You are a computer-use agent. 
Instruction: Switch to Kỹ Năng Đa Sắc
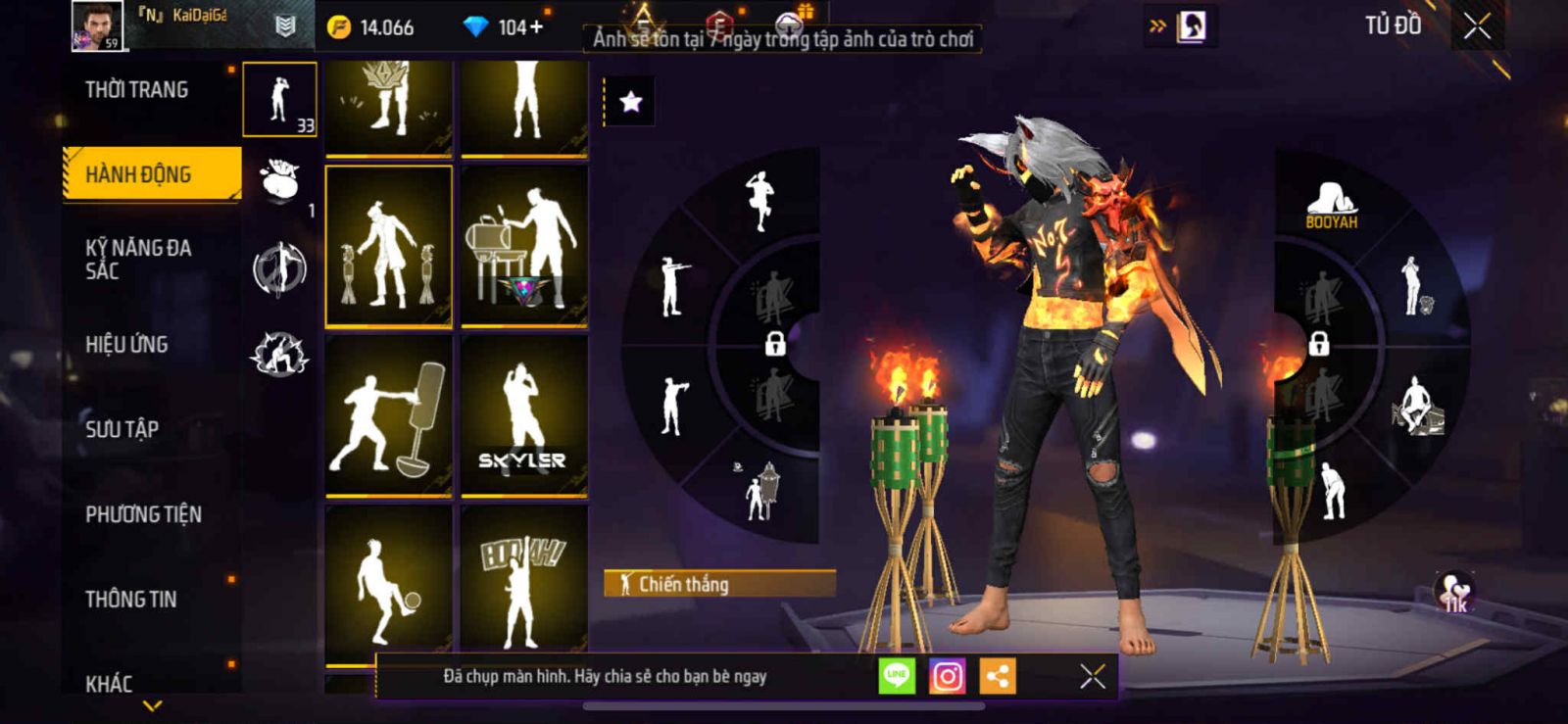click(138, 259)
